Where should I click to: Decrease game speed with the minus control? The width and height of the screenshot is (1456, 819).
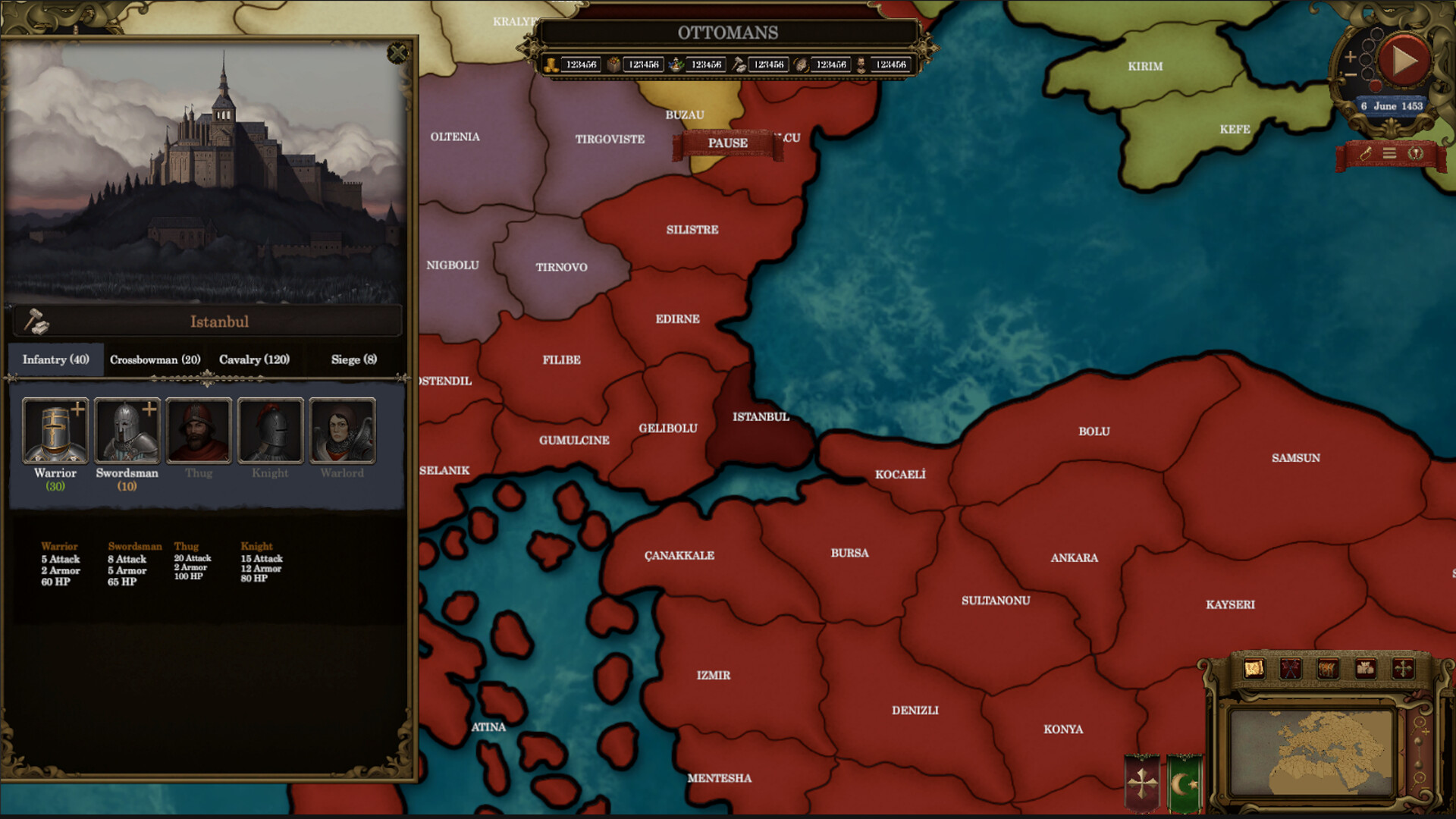click(x=1351, y=74)
